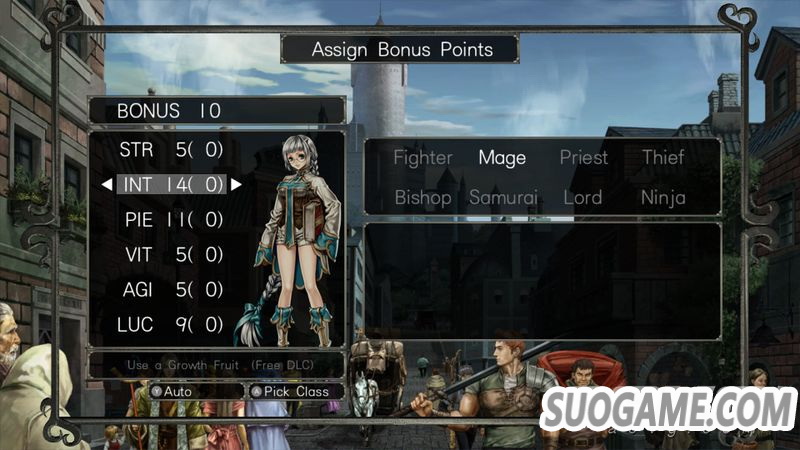800x450 pixels.
Task: Select the PIE stat row
Action: click(171, 219)
